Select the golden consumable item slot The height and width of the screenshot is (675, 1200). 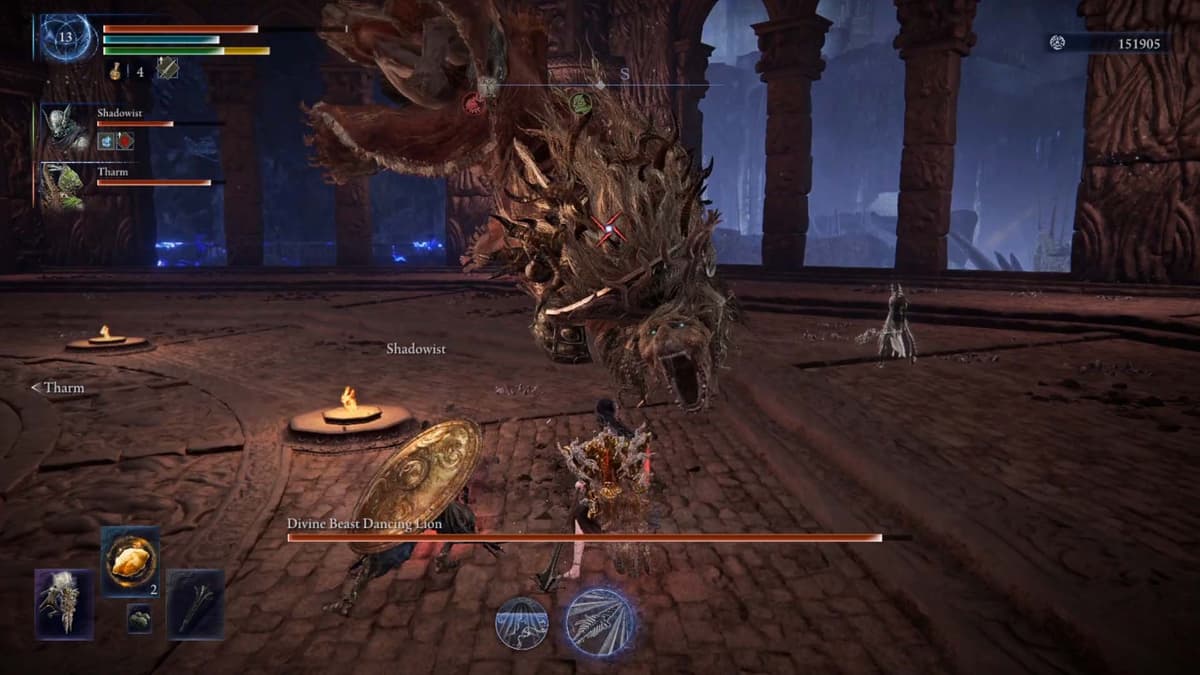[x=130, y=561]
